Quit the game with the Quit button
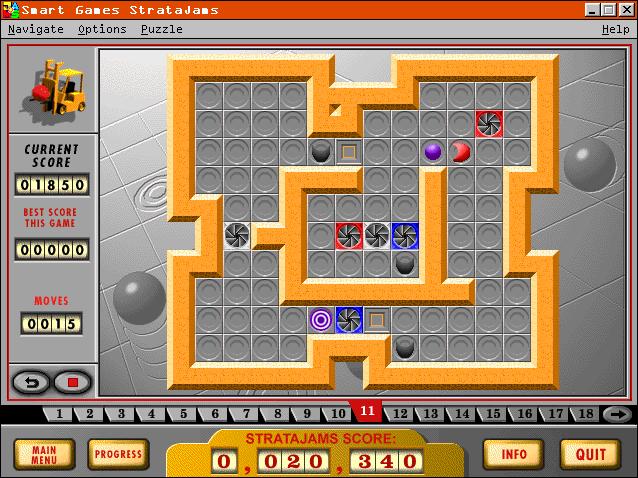The height and width of the screenshot is (478, 638). [590, 454]
